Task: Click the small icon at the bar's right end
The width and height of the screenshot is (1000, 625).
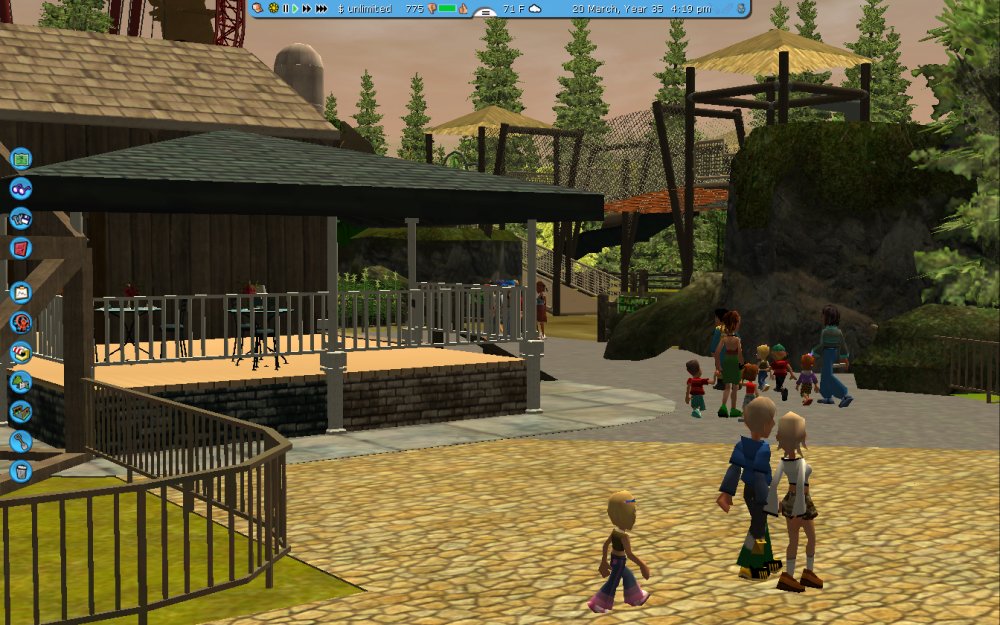Action: (x=740, y=8)
